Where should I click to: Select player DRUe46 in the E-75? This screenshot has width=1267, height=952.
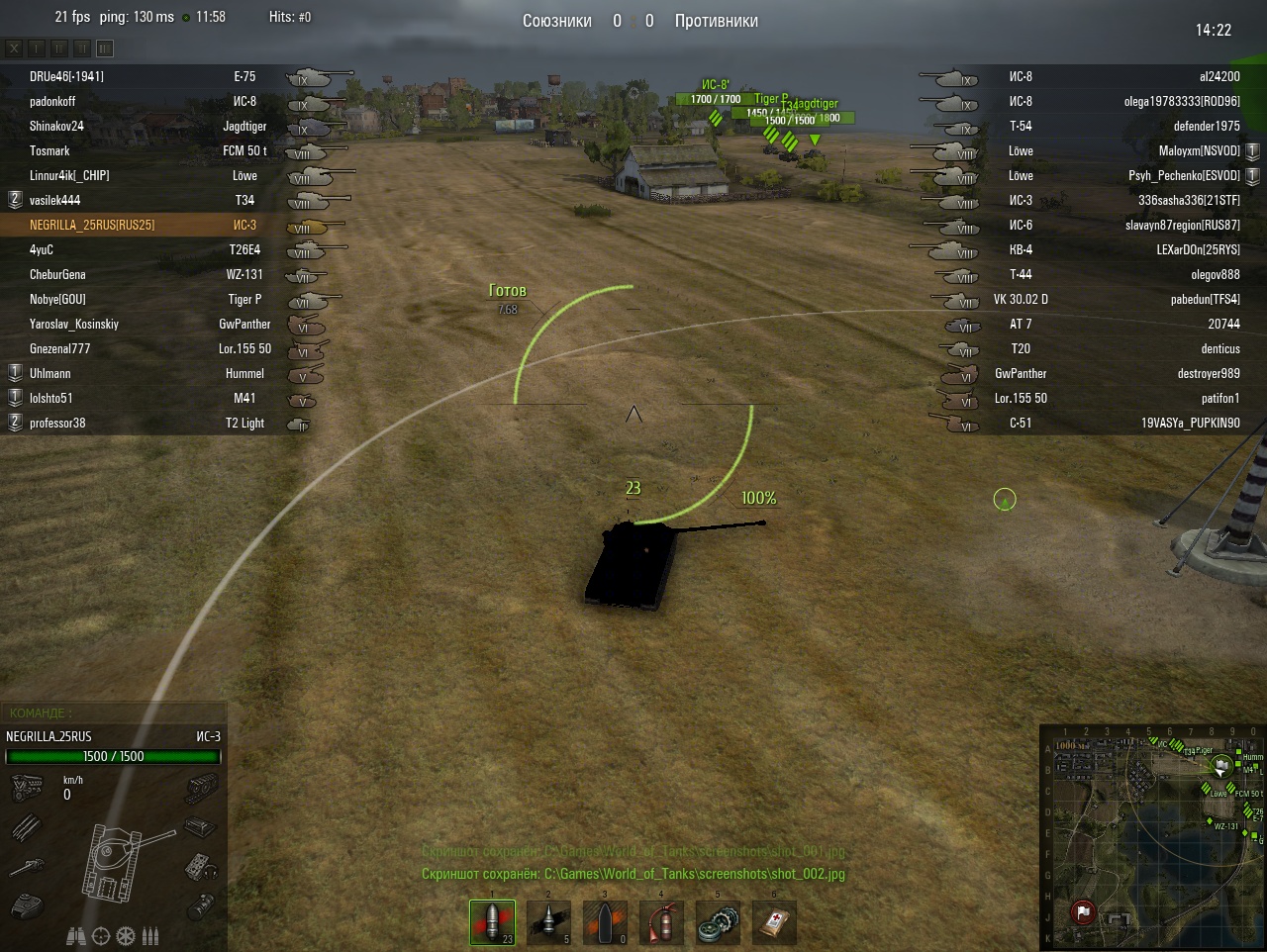[66, 76]
